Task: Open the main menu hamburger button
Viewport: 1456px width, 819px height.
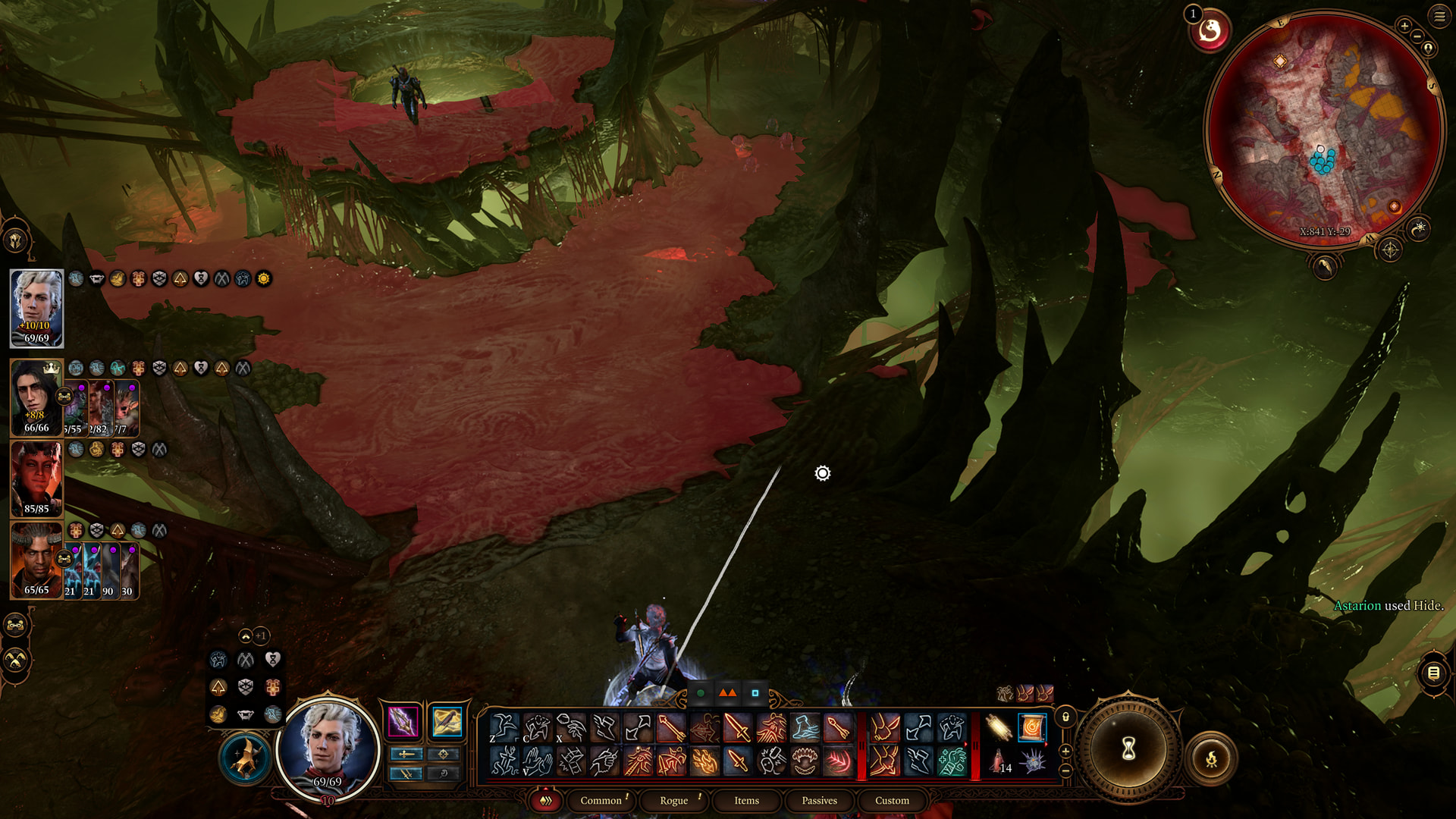Action: coord(1439,16)
